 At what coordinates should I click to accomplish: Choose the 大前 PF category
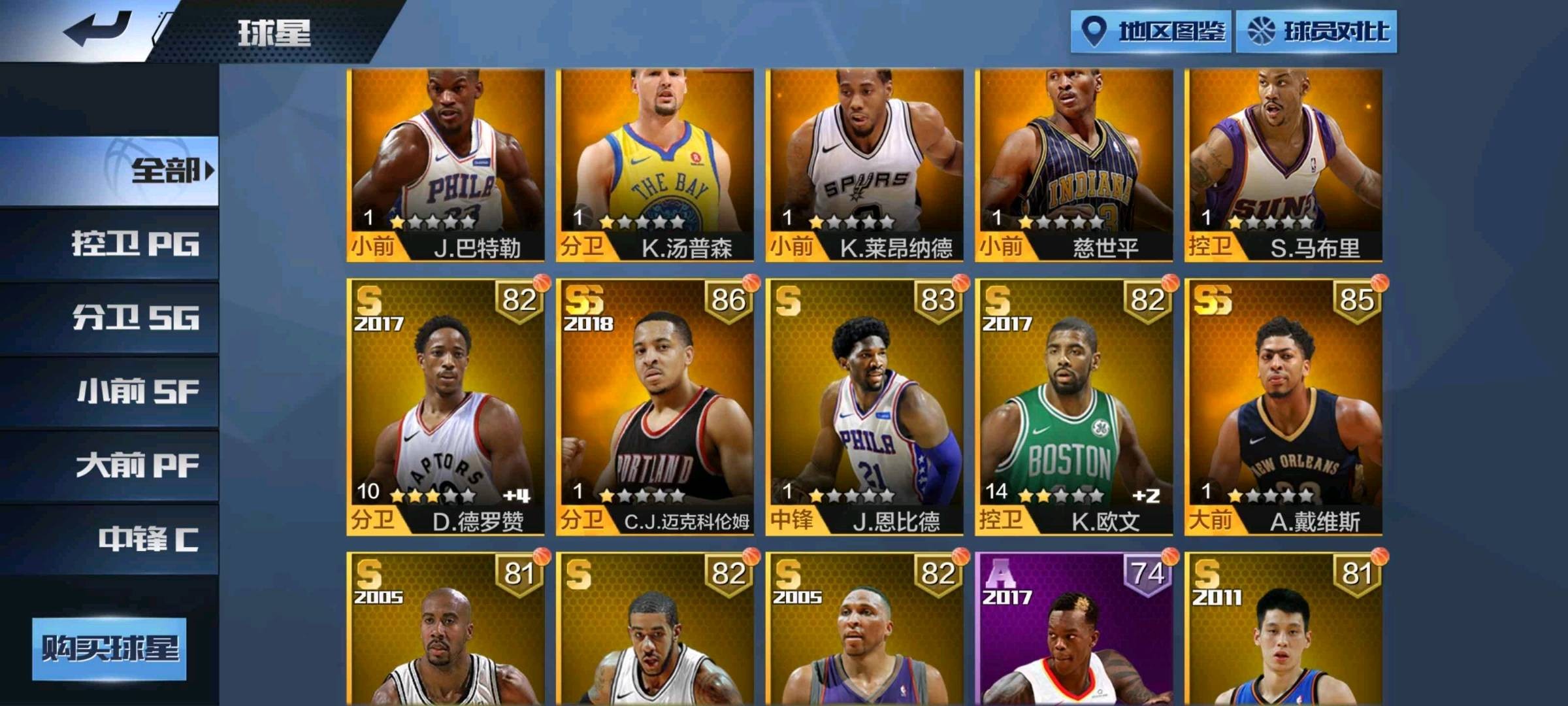point(109,466)
